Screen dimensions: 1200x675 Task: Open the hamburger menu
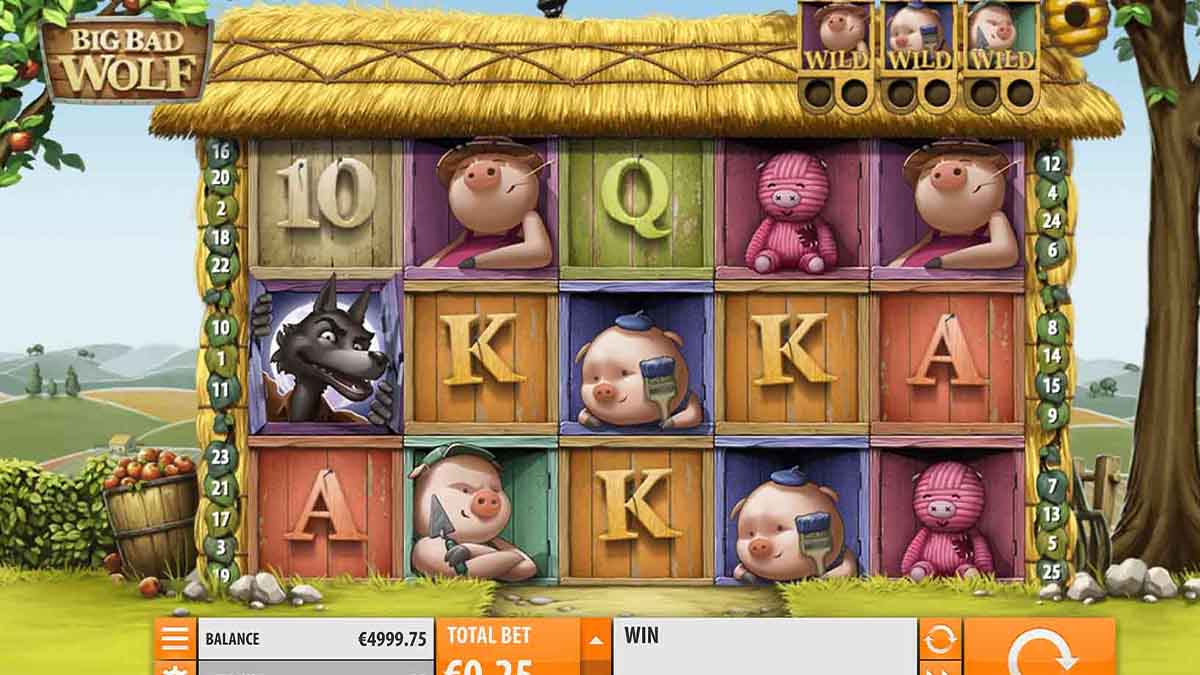click(175, 638)
